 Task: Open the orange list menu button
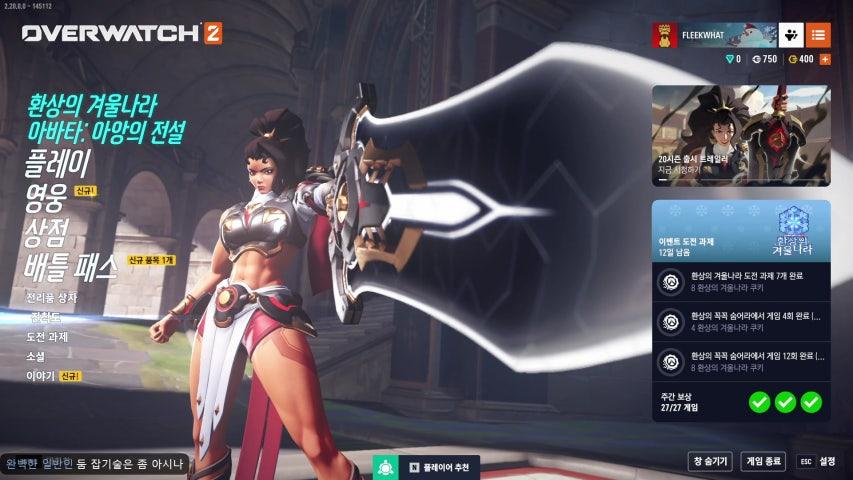pos(818,35)
